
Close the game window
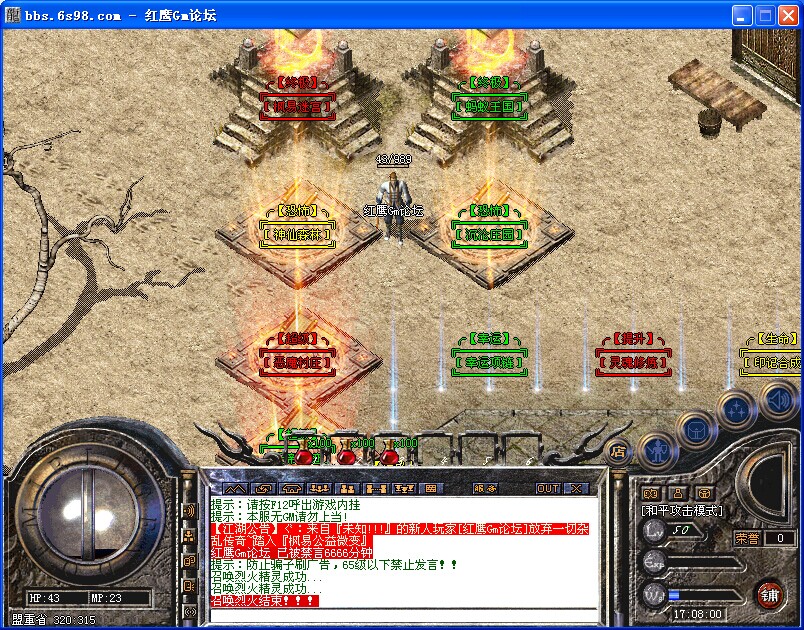(787, 15)
